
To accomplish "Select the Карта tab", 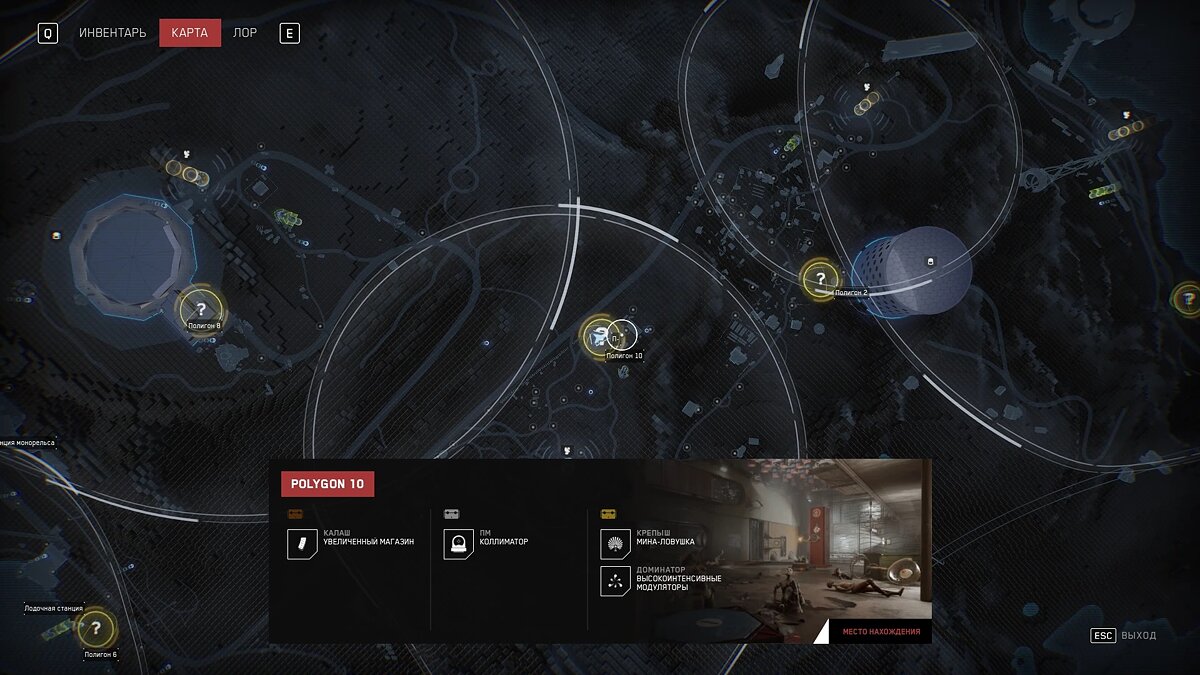I will tap(189, 33).
